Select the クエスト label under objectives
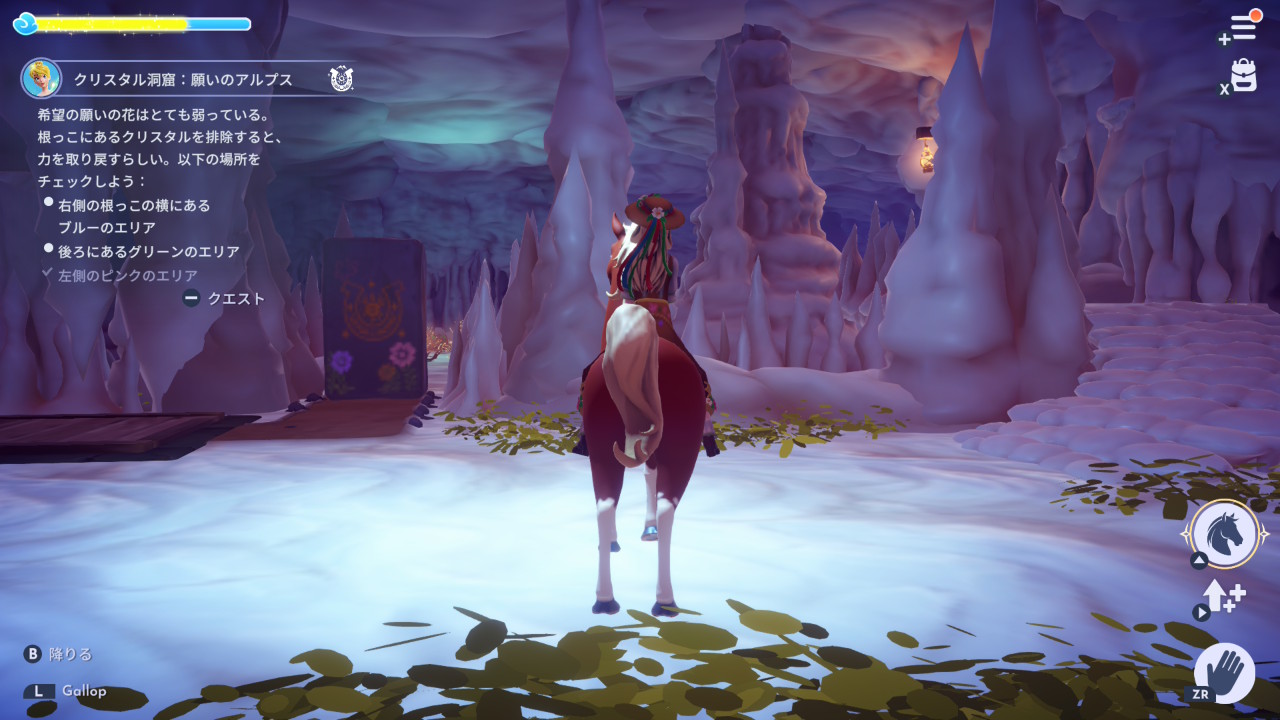The image size is (1280, 720). coord(236,298)
